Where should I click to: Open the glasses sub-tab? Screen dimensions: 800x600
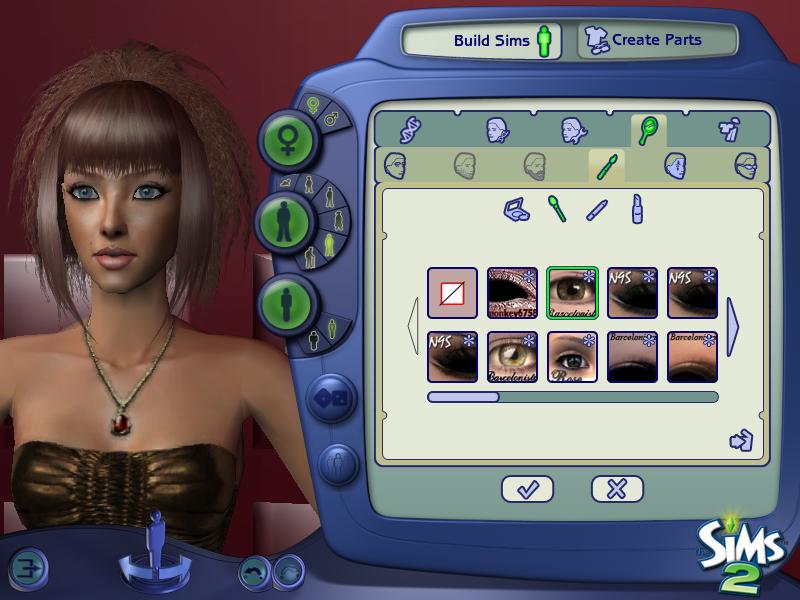[745, 165]
